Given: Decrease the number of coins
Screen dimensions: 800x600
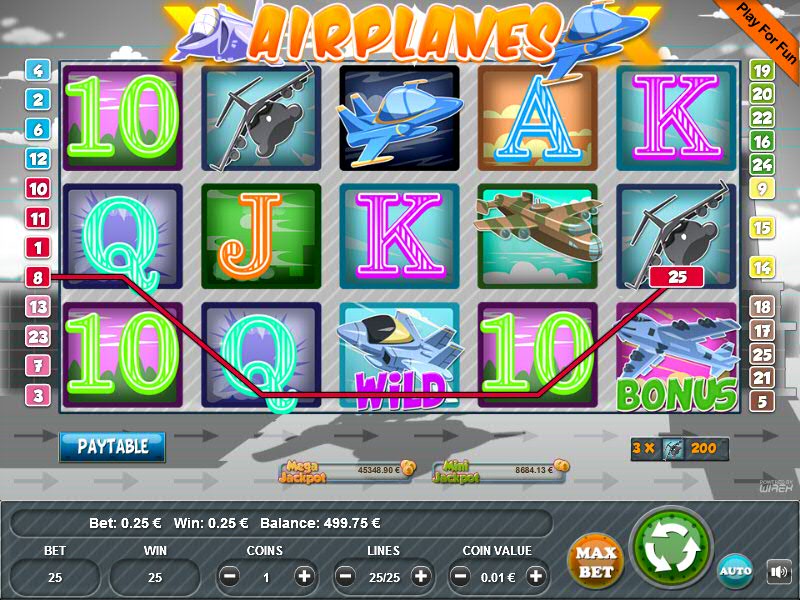Looking at the screenshot, I should [x=230, y=576].
